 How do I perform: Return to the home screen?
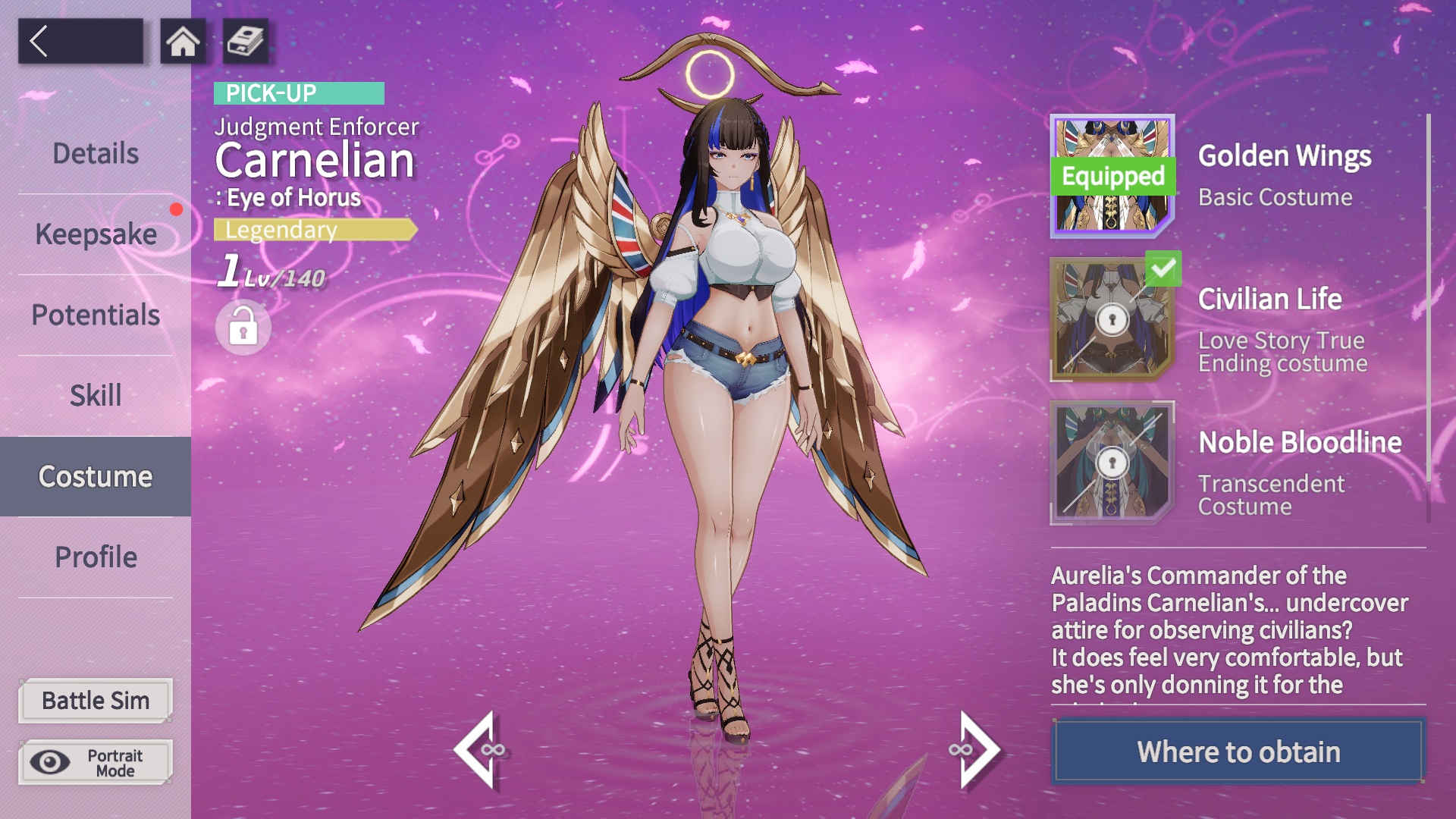(x=183, y=41)
